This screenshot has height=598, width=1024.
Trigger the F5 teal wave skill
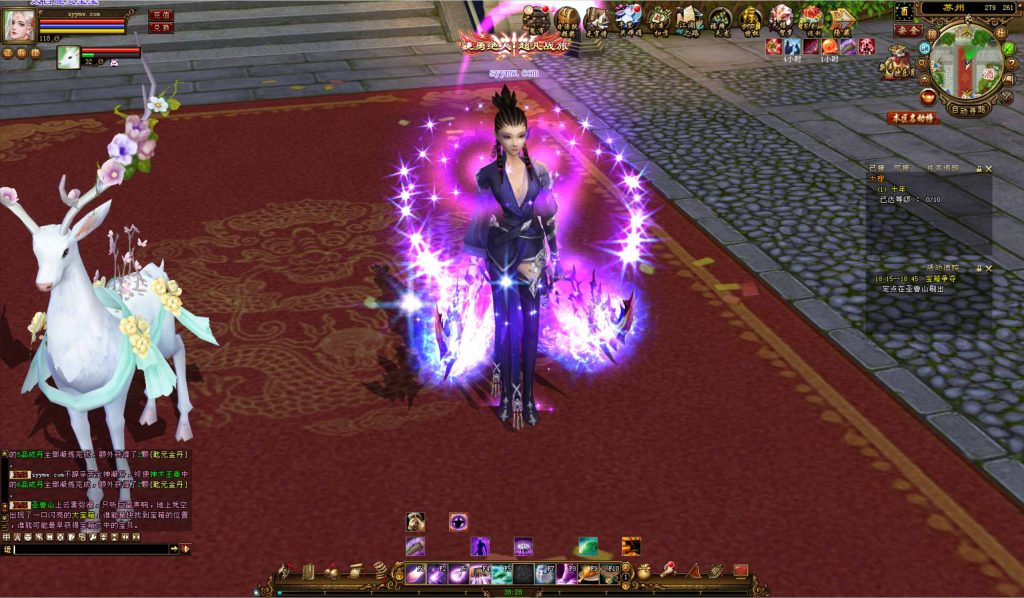coord(502,573)
